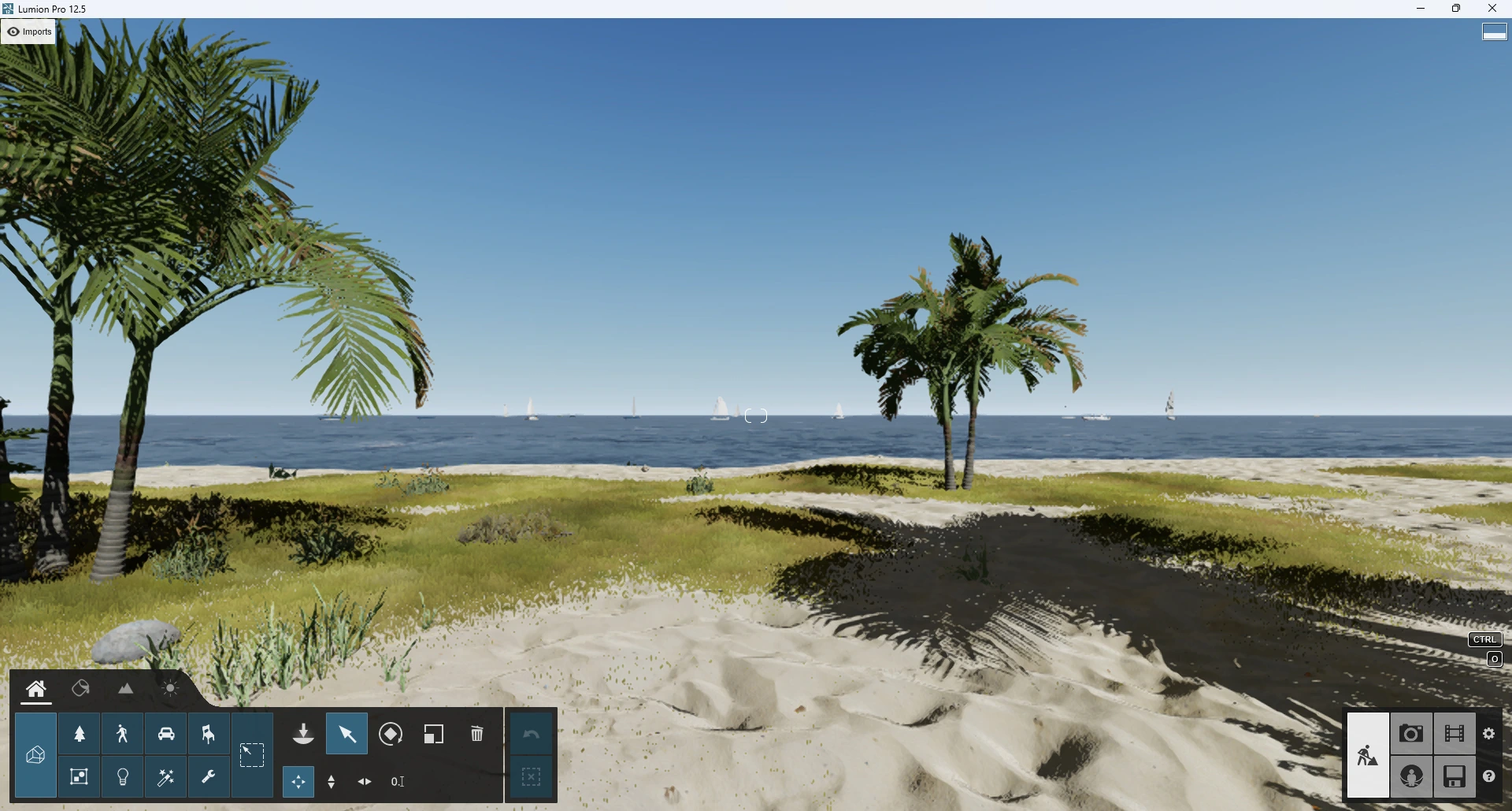Open the mountain Landscape tab
Screen dimensions: 1512x811
[x=126, y=689]
